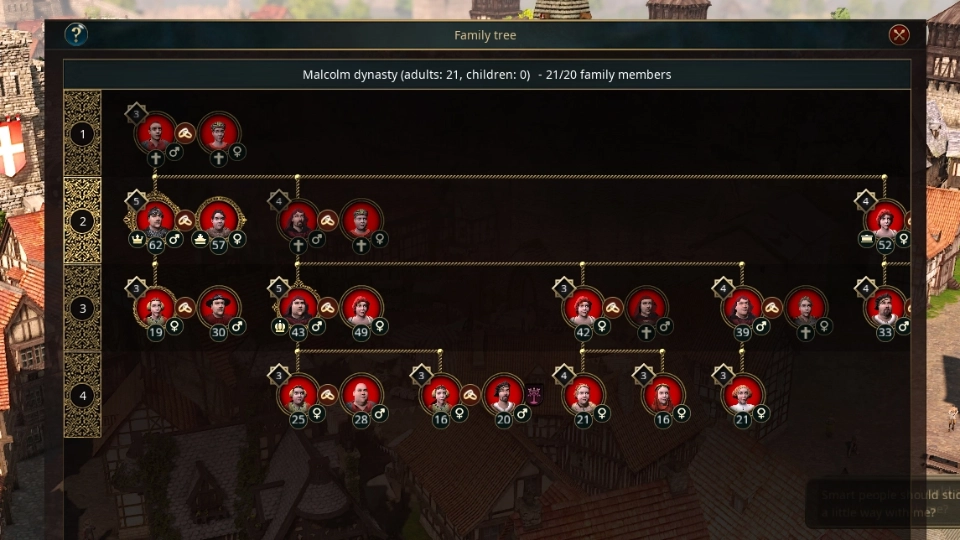Select the family member aged 62

(155, 219)
